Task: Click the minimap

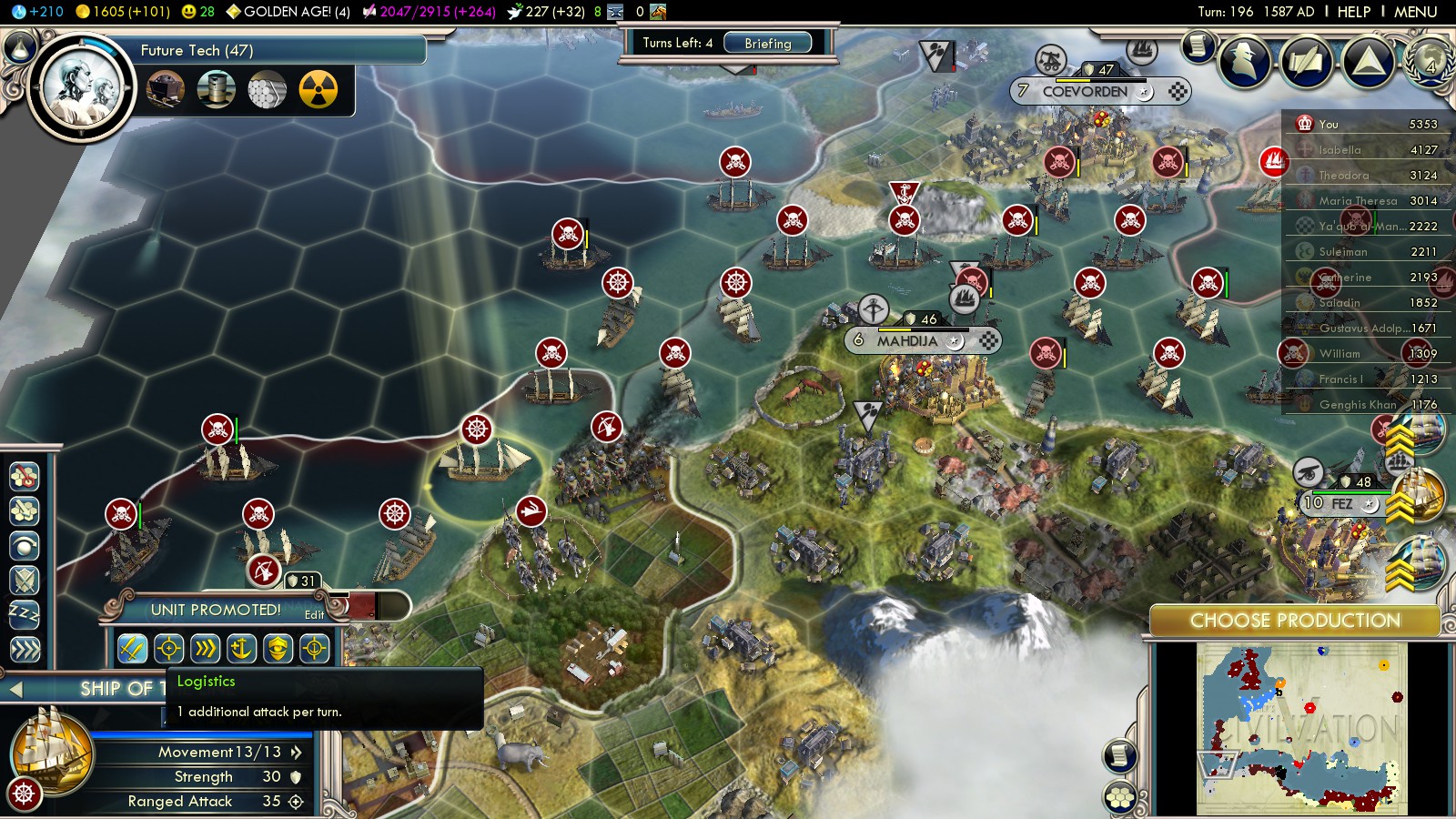Action: coord(1301,728)
